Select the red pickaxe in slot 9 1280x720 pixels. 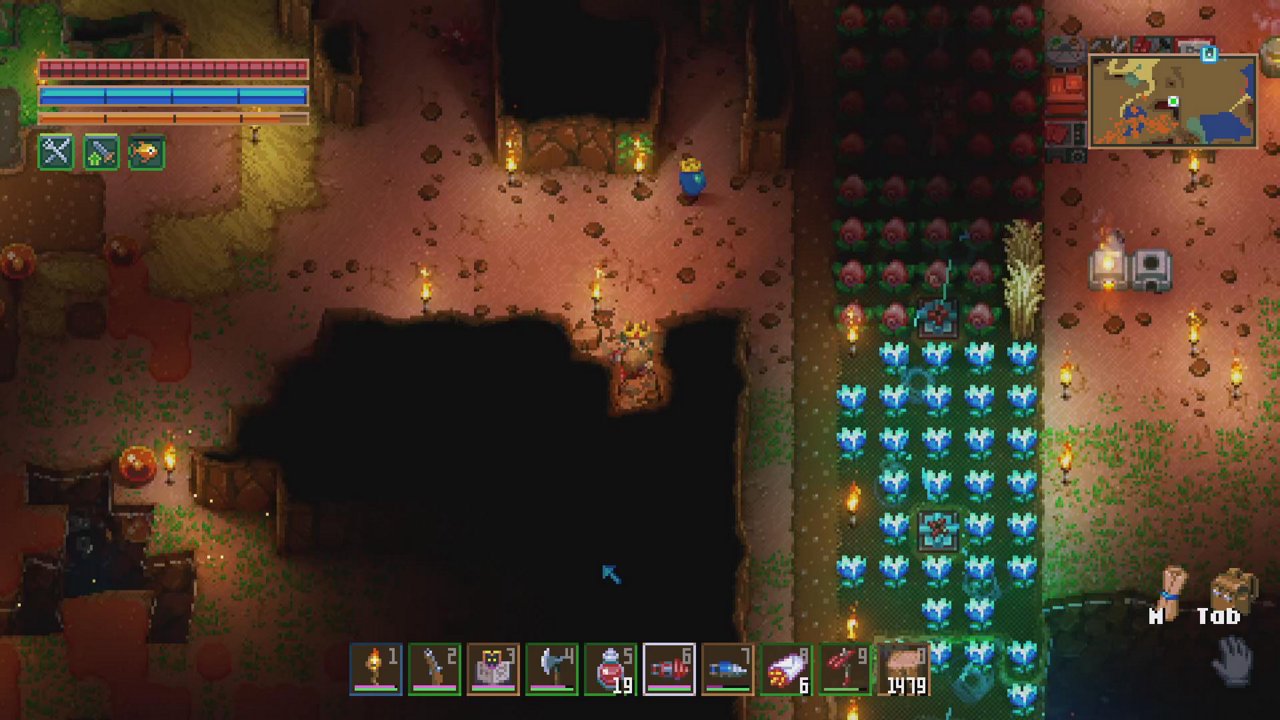tap(844, 668)
